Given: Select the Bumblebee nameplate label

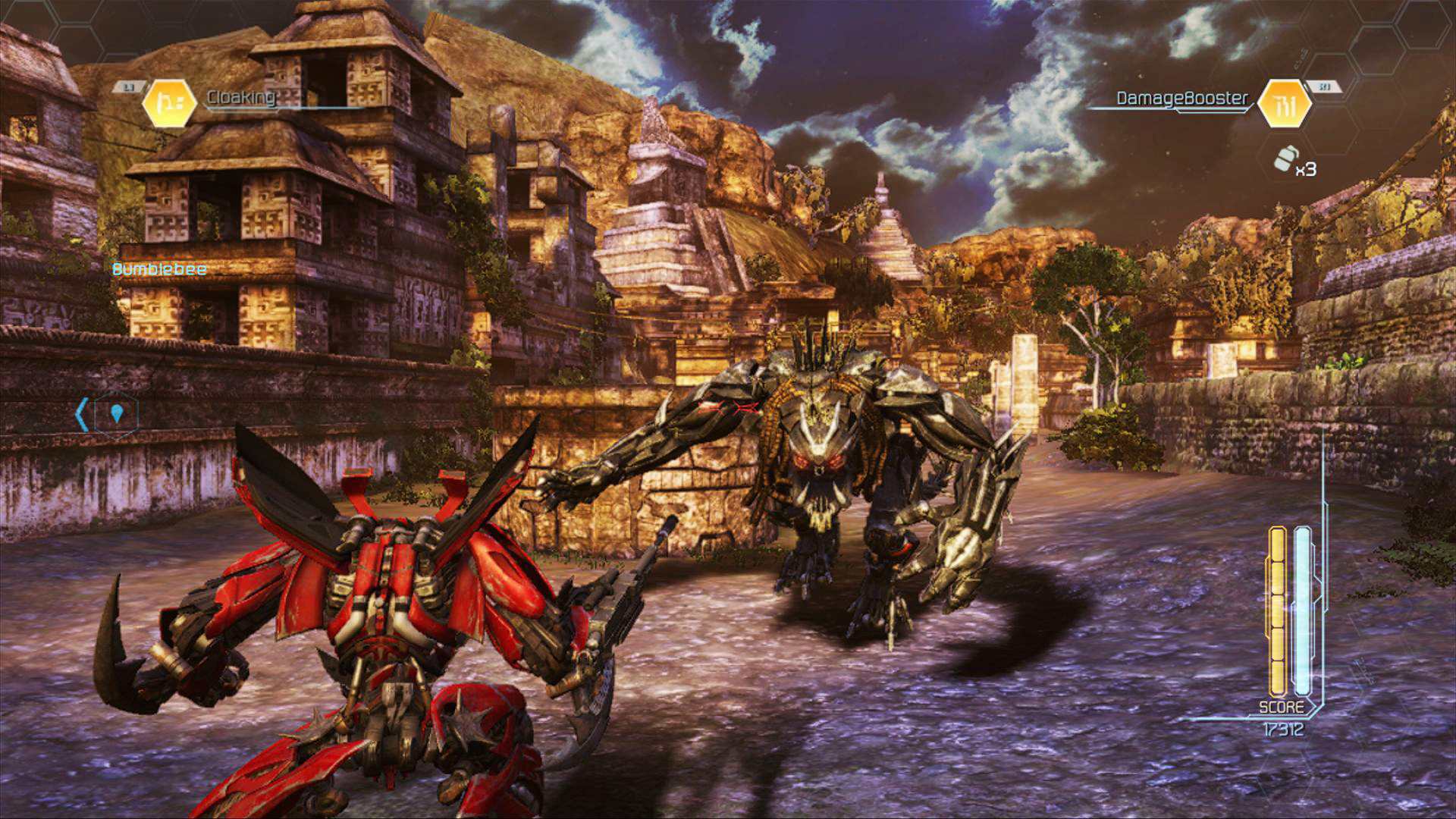Looking at the screenshot, I should click(x=159, y=268).
